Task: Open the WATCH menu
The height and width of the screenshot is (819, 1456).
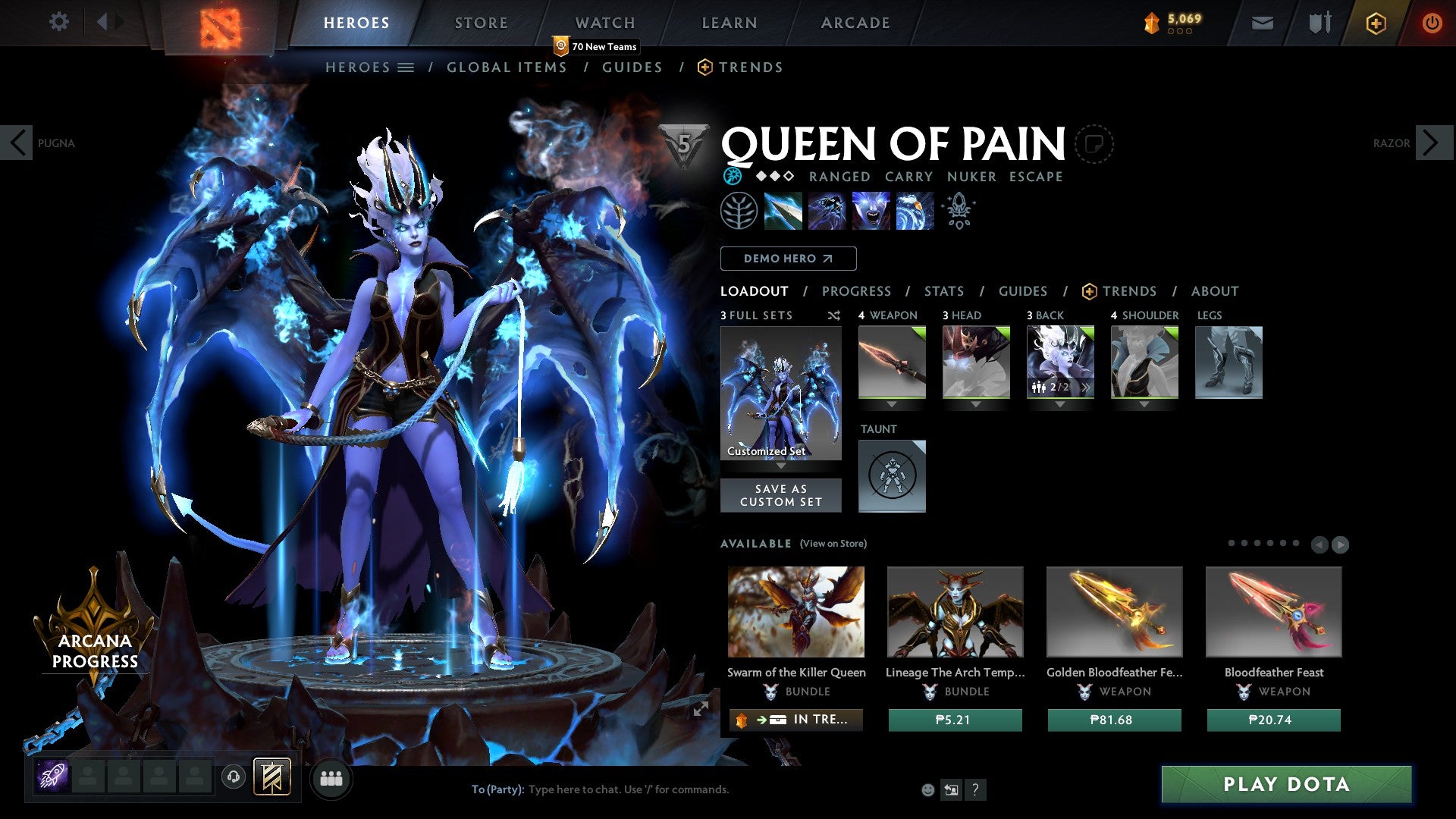Action: (605, 22)
